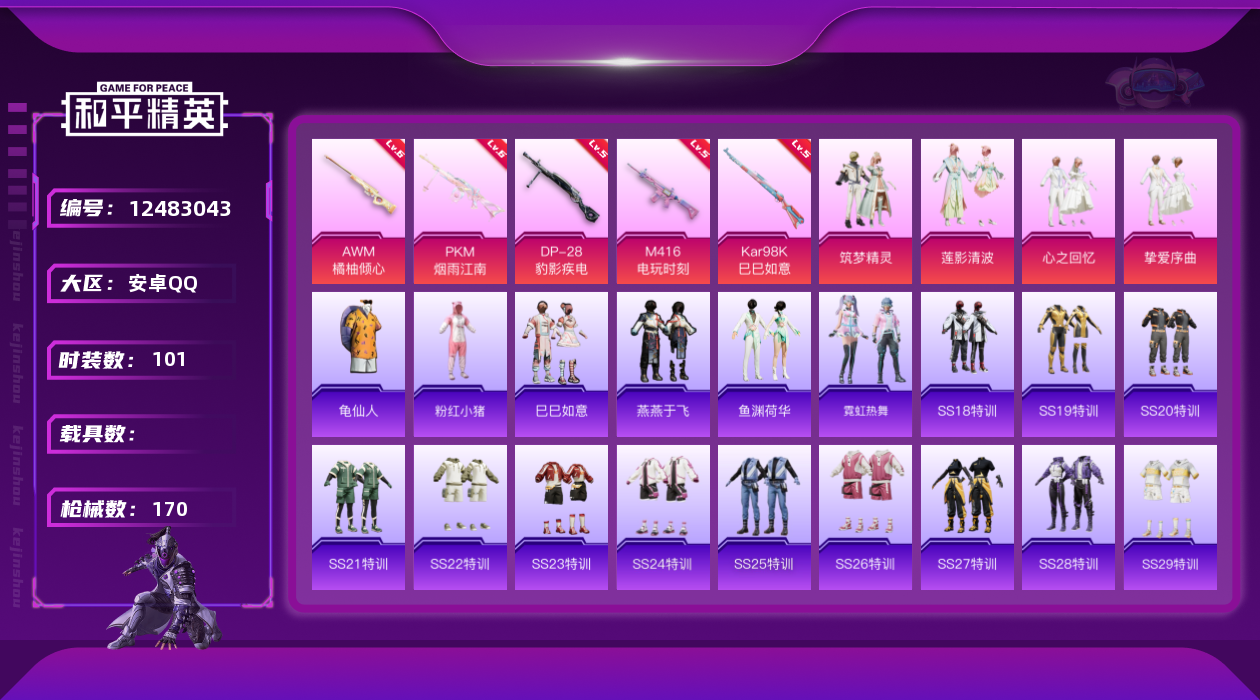Select the AWM 橘柚倾心 weapon skin card
The width and height of the screenshot is (1260, 700).
click(358, 211)
